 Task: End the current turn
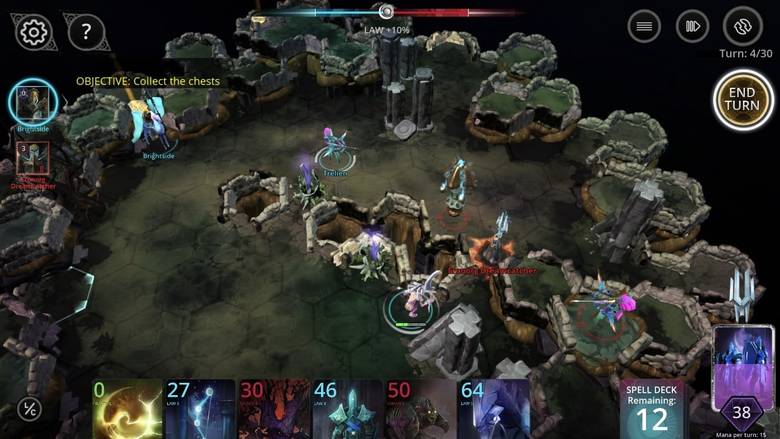743,99
